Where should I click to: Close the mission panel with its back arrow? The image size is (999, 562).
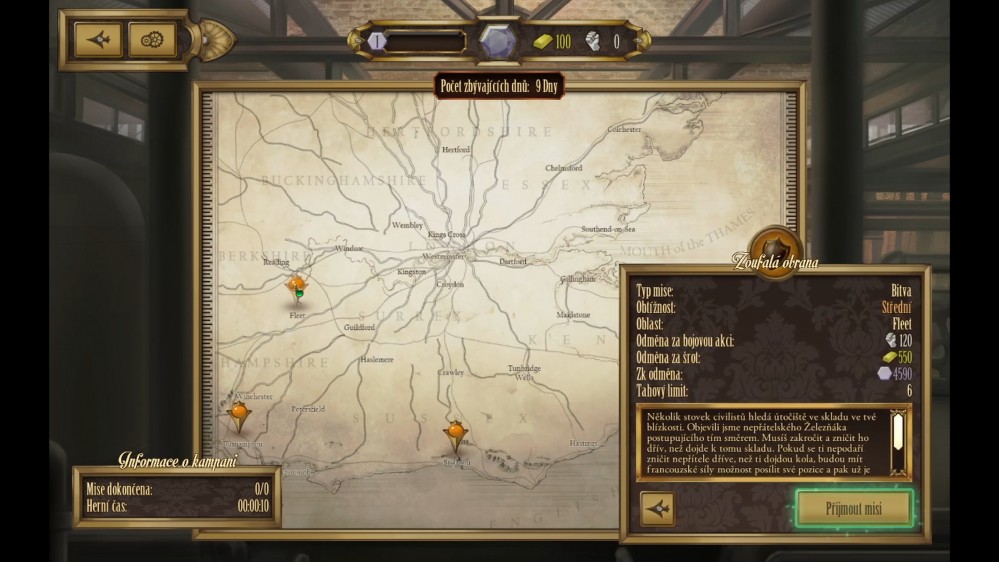point(657,509)
